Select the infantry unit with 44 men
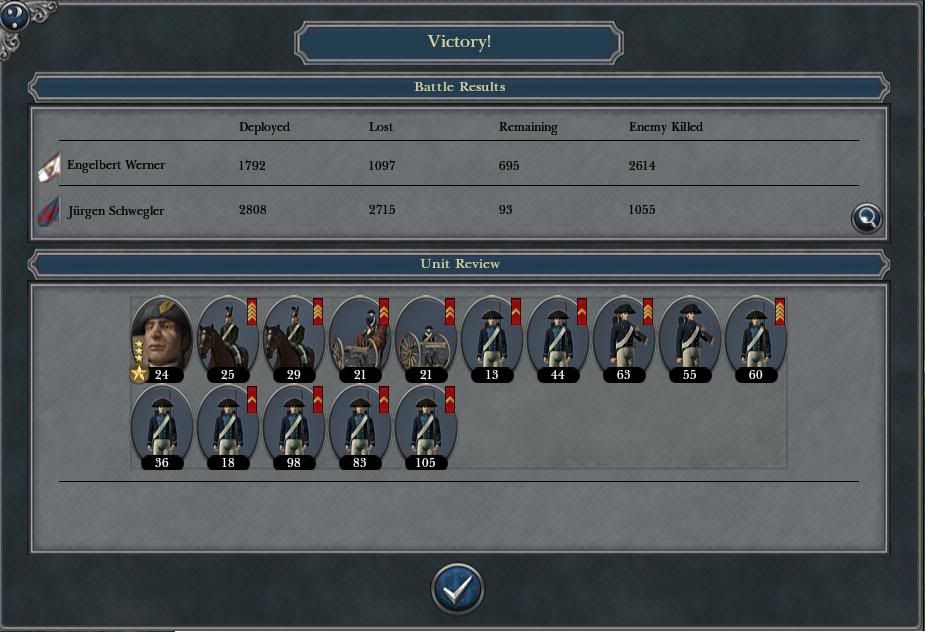The height and width of the screenshot is (632, 925). click(x=557, y=335)
